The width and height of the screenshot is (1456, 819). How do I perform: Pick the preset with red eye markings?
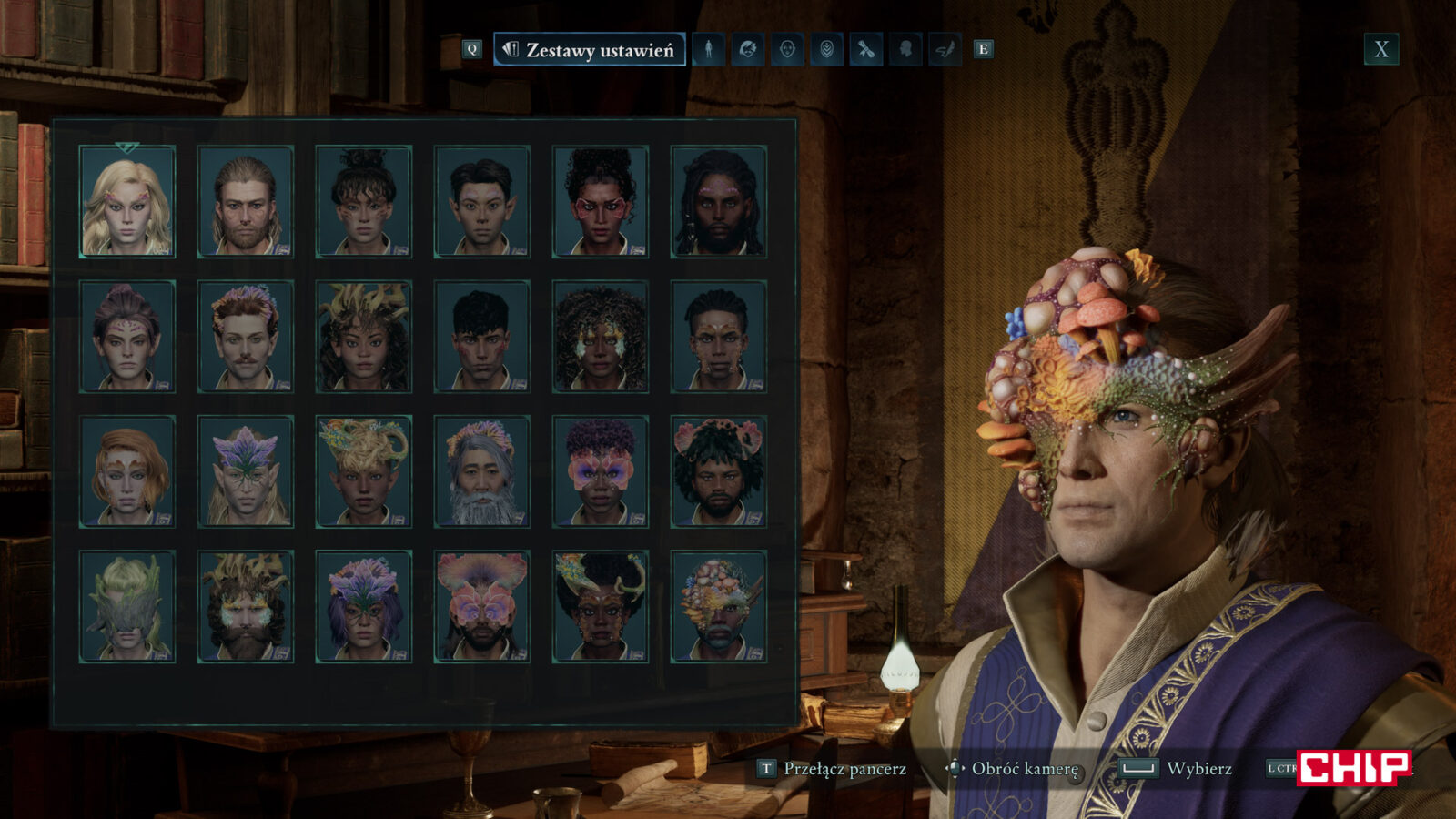(x=601, y=201)
